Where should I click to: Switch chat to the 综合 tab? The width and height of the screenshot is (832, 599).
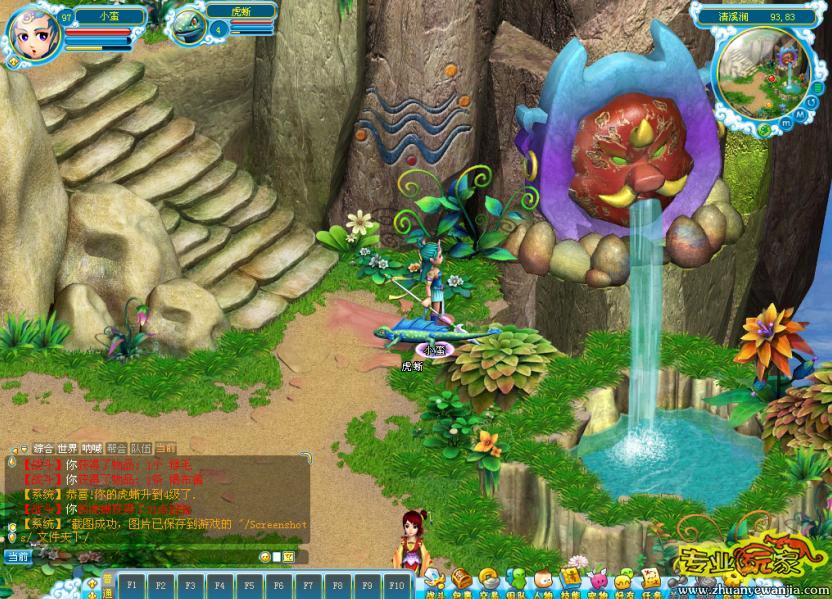point(44,448)
